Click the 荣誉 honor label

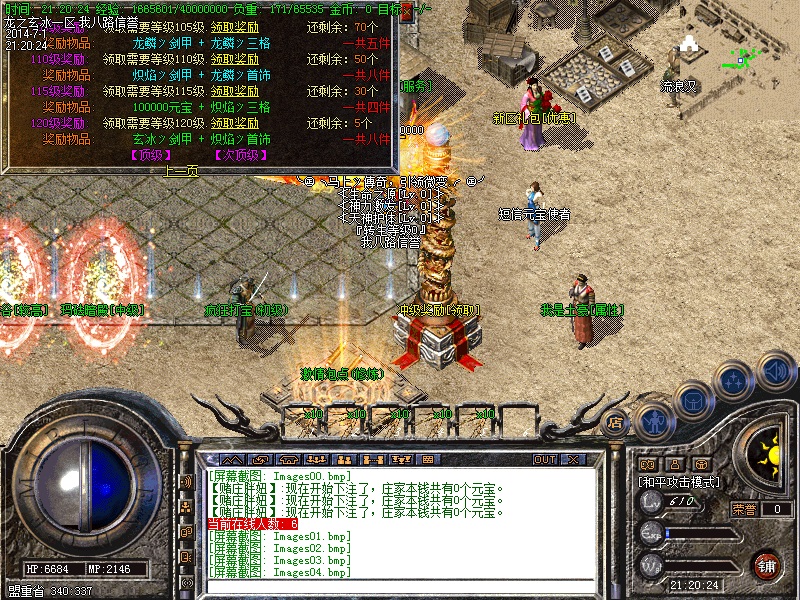744,509
